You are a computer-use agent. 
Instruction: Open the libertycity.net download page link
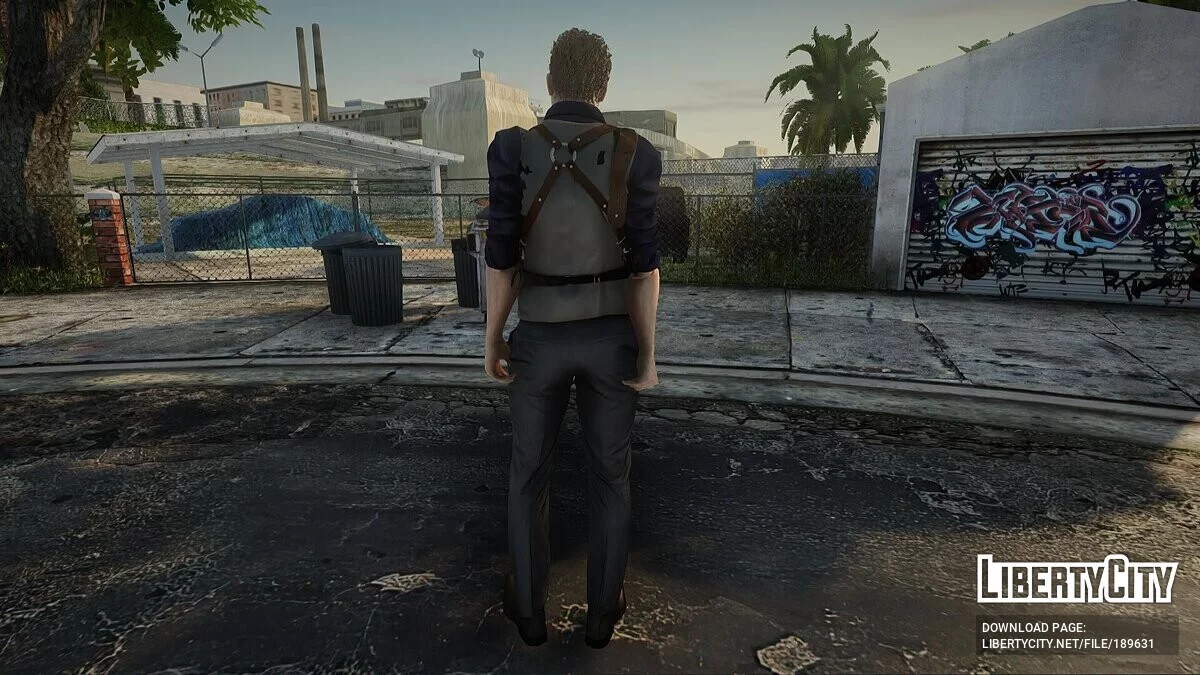[1067, 644]
